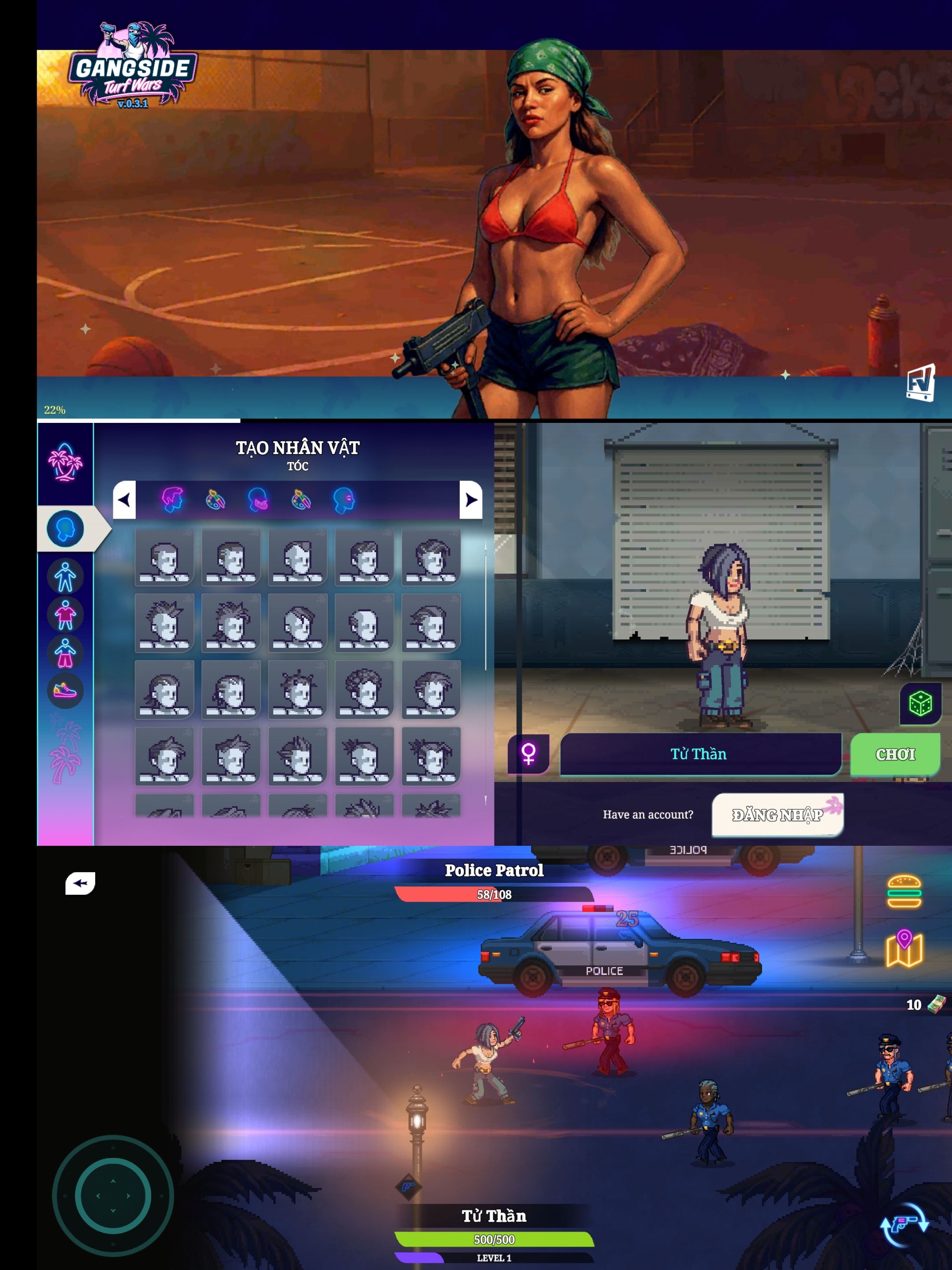
Task: Toggle the female gender symbol button
Action: [x=528, y=753]
